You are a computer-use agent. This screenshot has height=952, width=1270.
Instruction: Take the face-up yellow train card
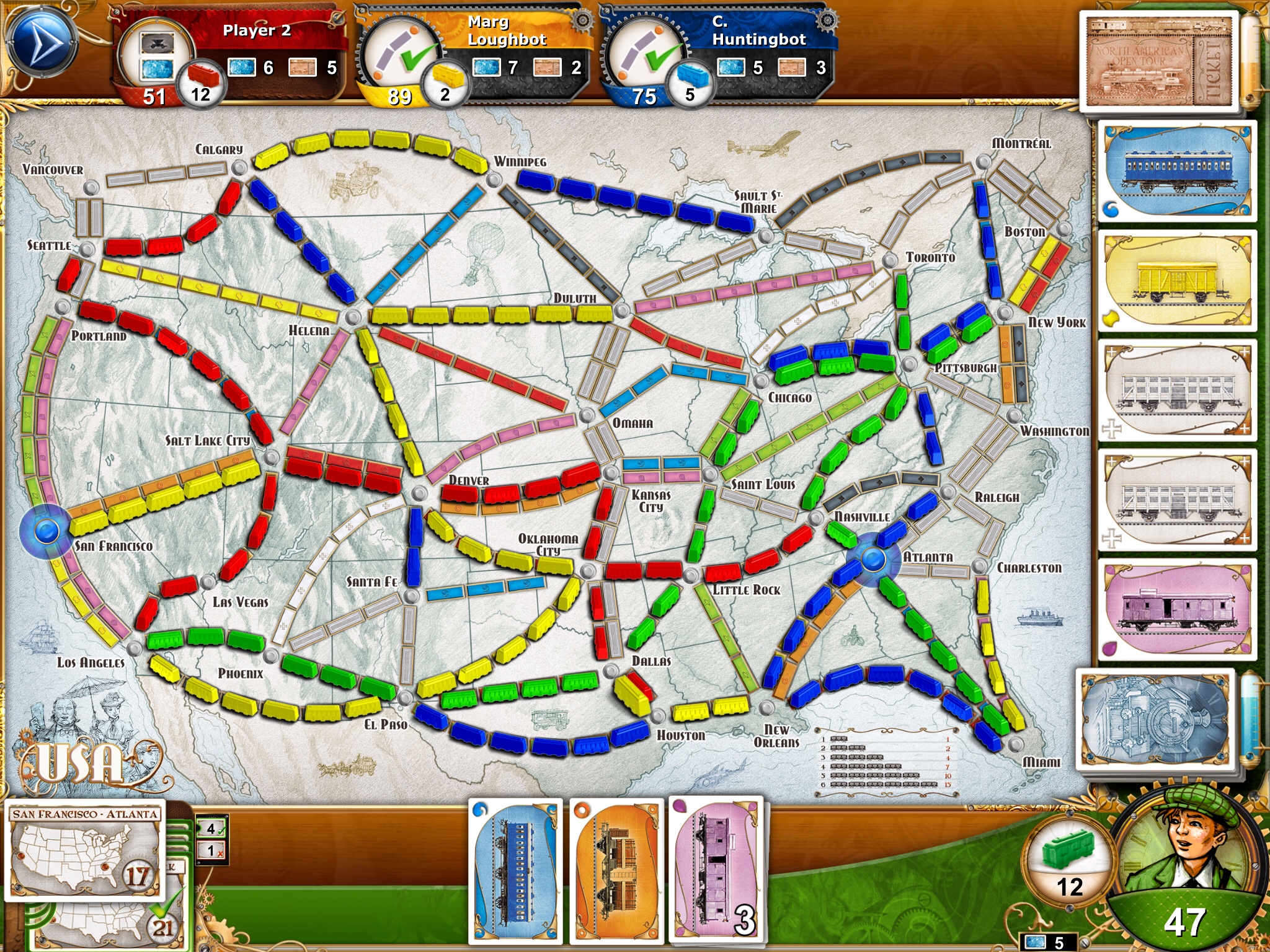tap(1176, 281)
